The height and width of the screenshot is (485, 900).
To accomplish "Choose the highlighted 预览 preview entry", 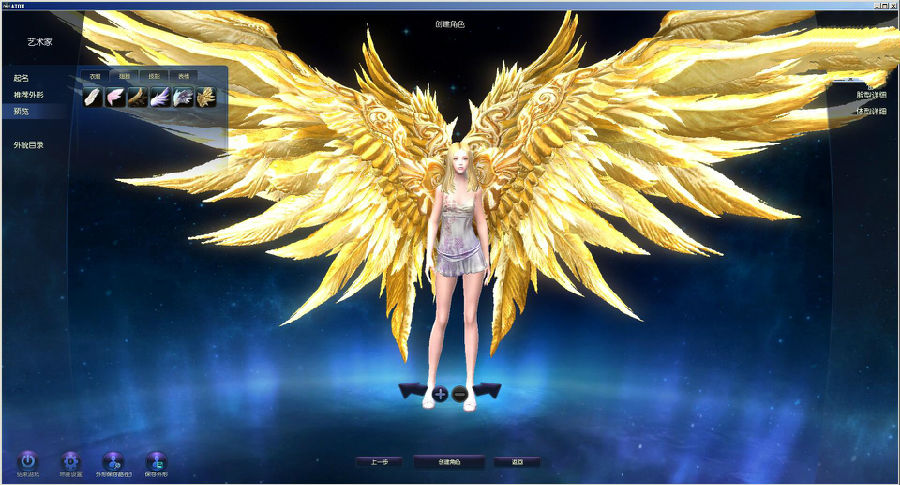I will coord(22,111).
